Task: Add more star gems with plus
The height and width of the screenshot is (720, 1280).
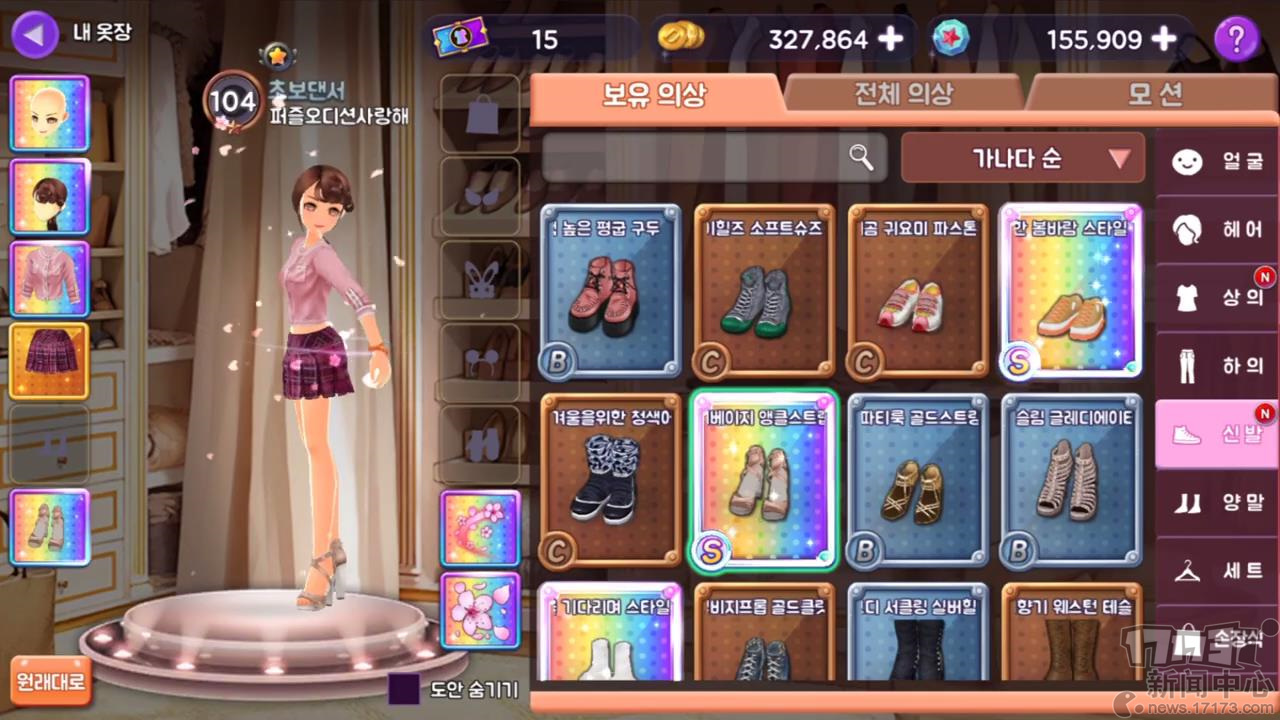Action: [1164, 39]
